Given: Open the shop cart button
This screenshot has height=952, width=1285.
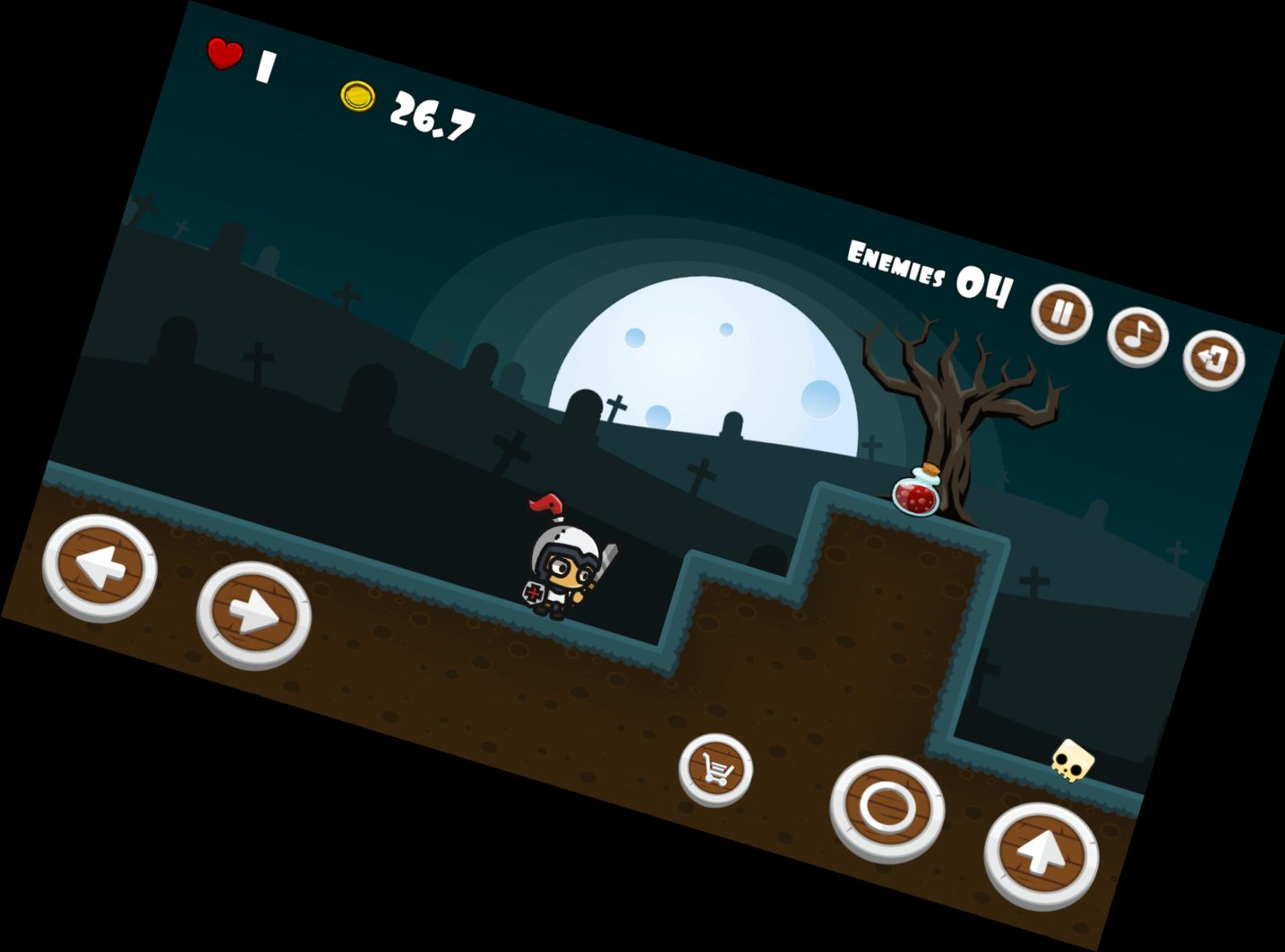Looking at the screenshot, I should click(x=715, y=768).
